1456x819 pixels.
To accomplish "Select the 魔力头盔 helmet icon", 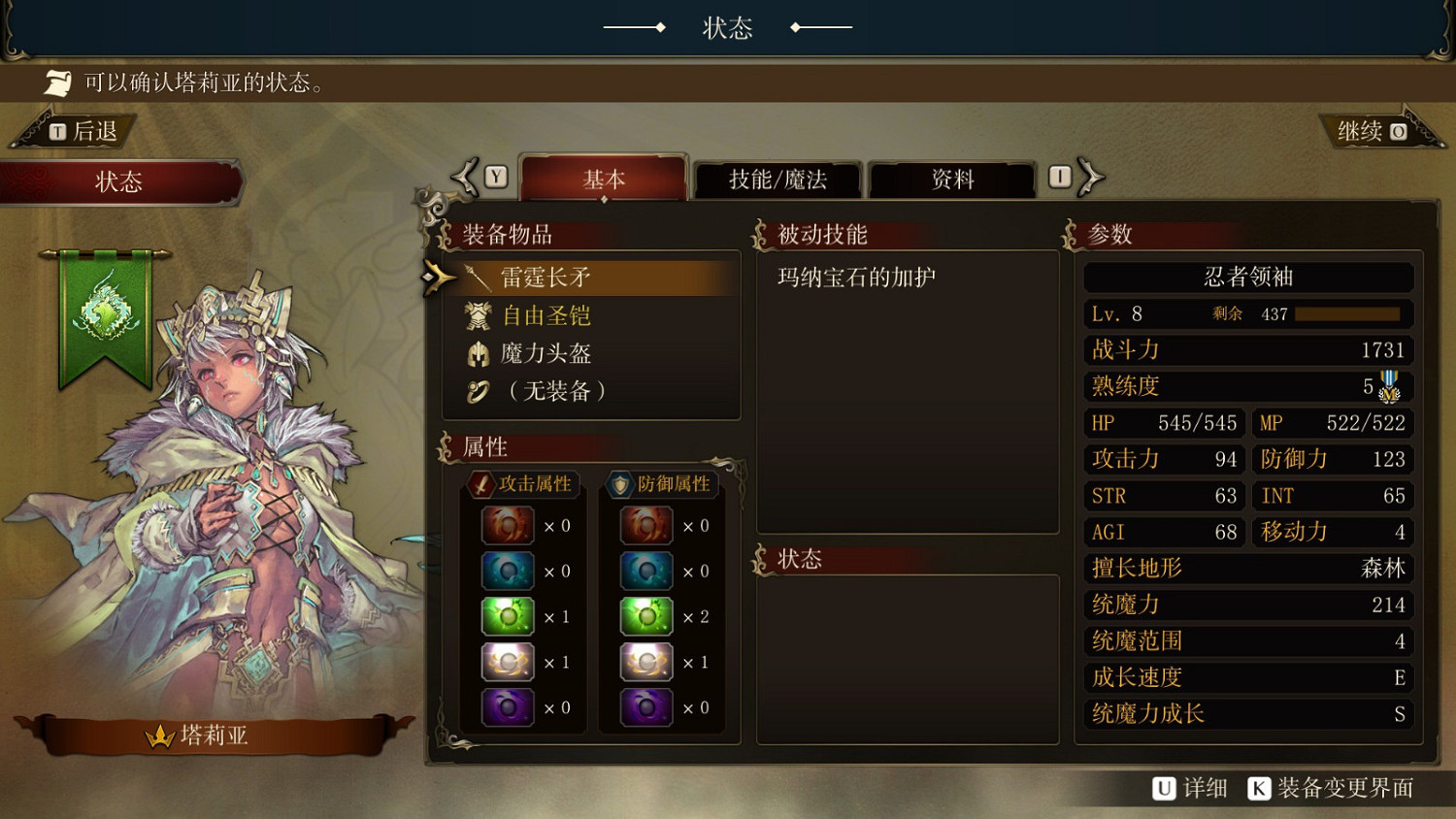I will [x=478, y=353].
